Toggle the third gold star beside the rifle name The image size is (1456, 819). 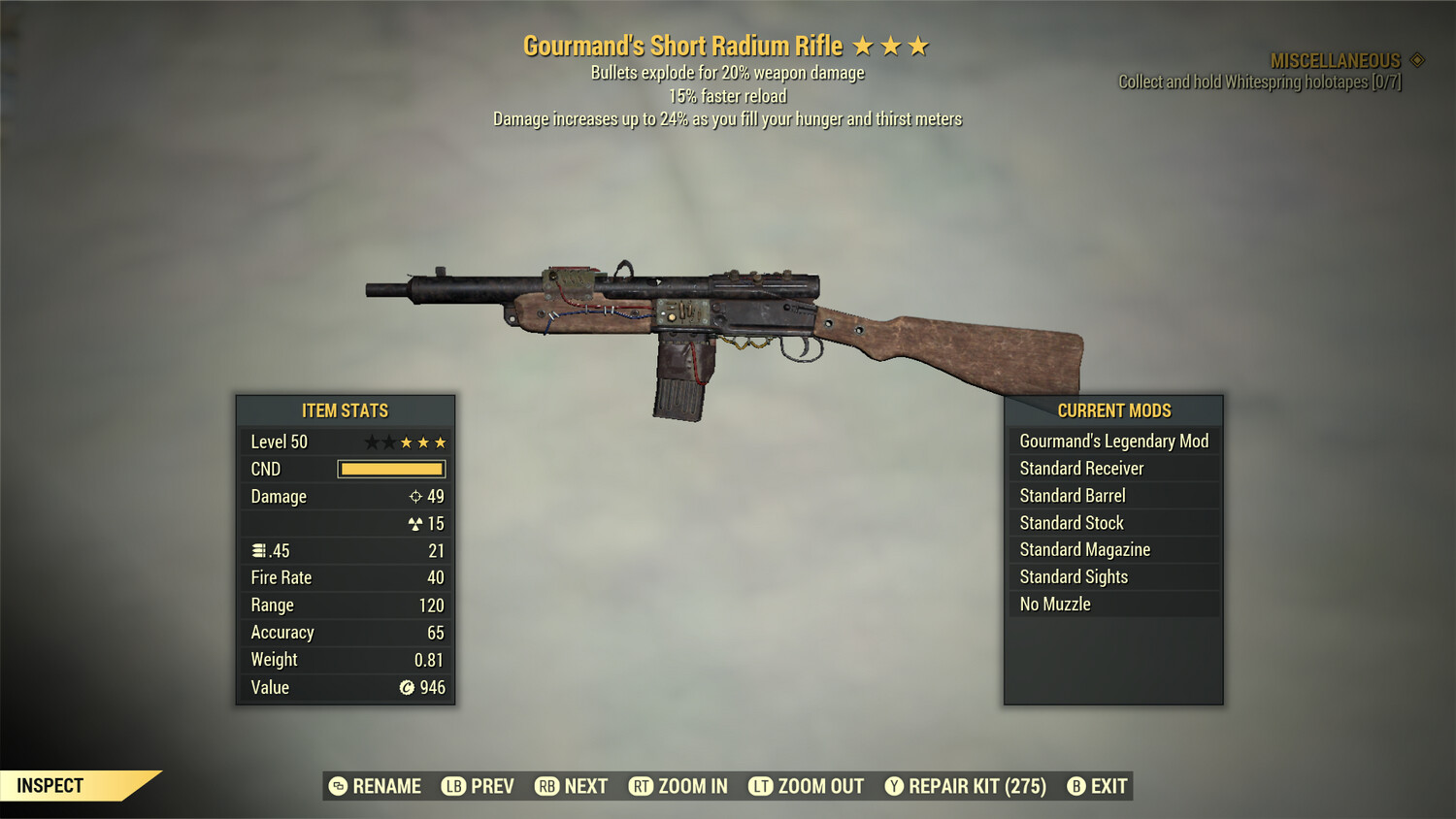click(x=917, y=45)
